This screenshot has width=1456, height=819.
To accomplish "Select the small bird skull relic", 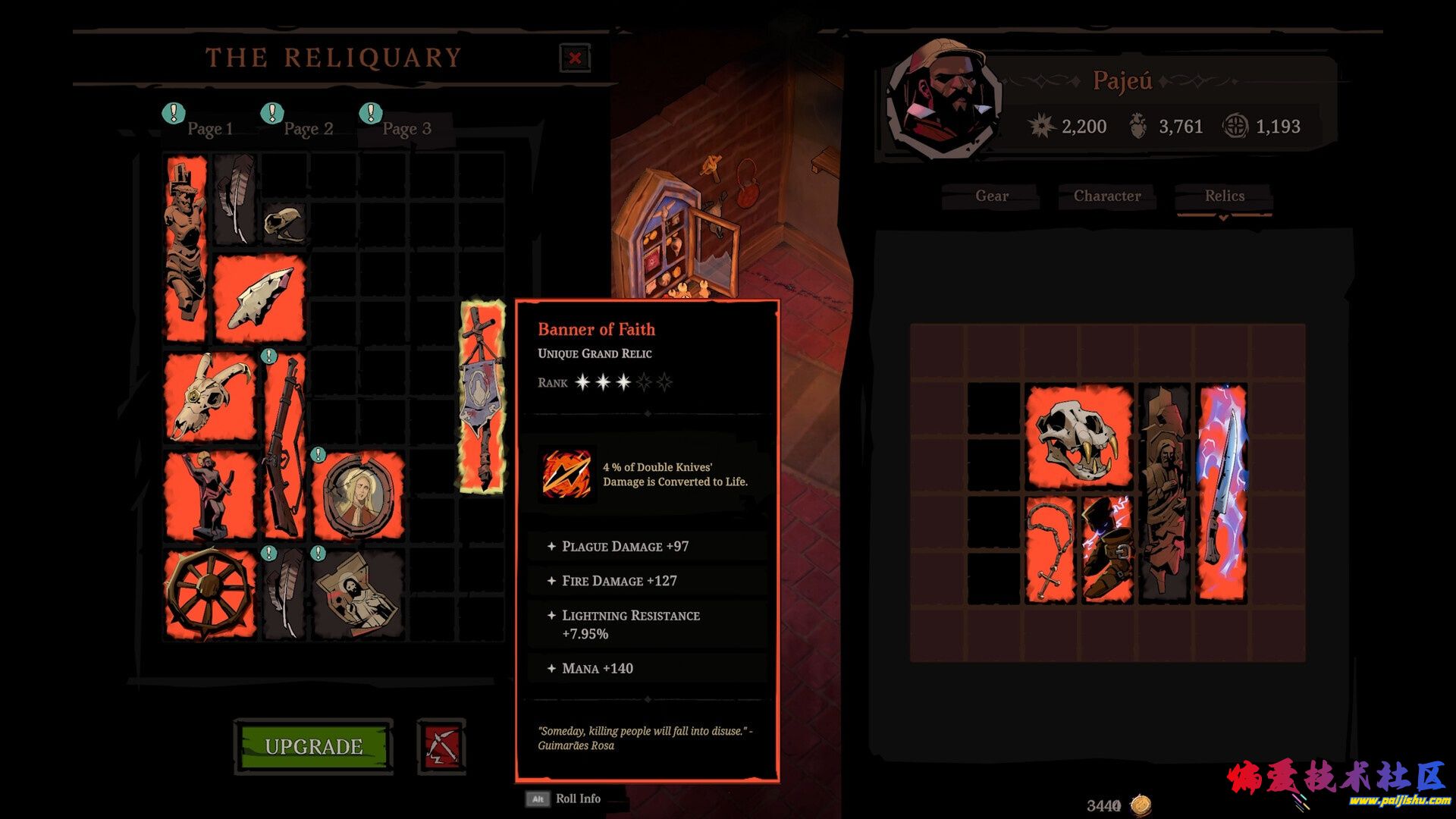I will [x=284, y=223].
